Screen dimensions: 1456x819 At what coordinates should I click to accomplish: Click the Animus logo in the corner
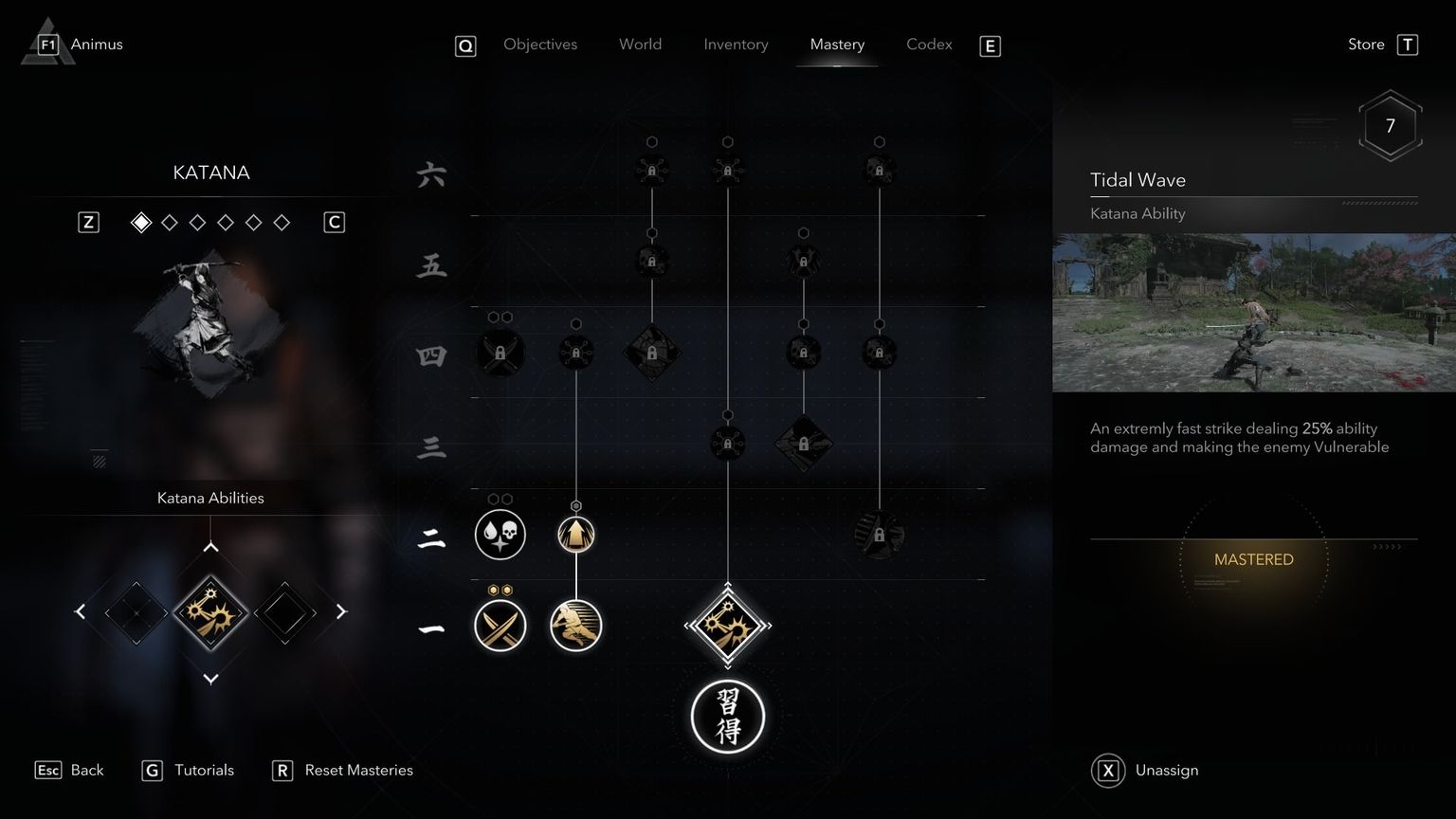[45, 41]
